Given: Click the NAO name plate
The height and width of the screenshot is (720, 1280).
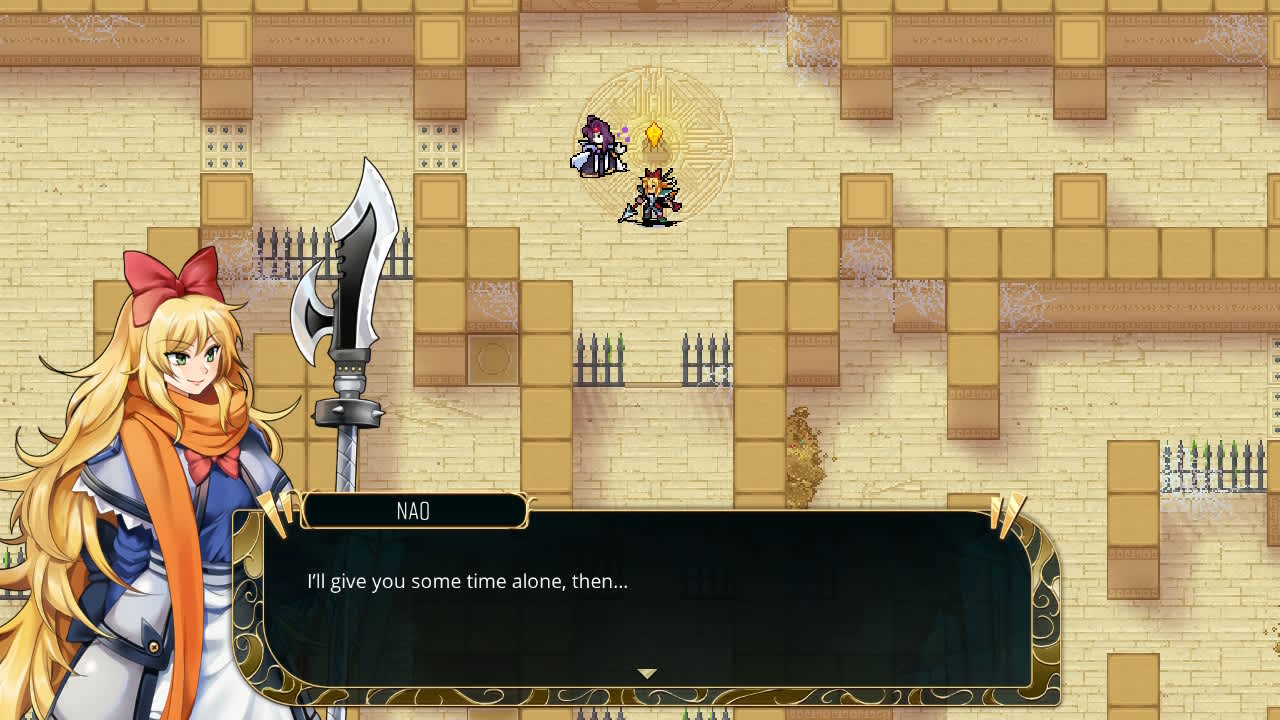Looking at the screenshot, I should point(413,511).
